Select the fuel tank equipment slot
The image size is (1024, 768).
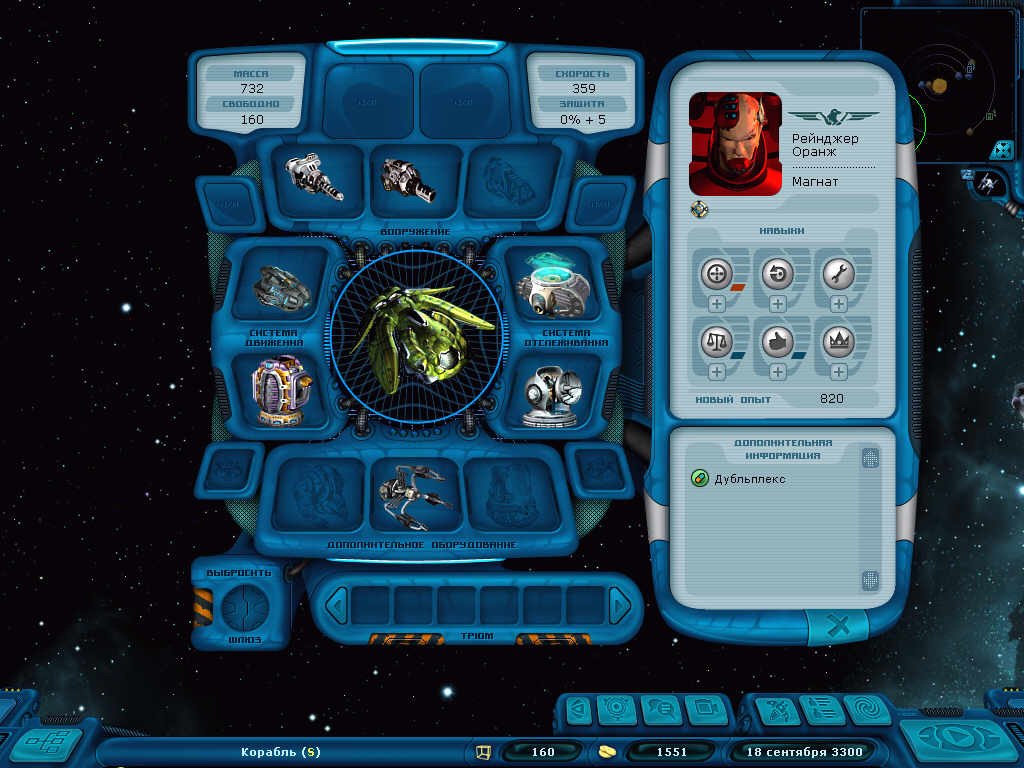coord(277,391)
